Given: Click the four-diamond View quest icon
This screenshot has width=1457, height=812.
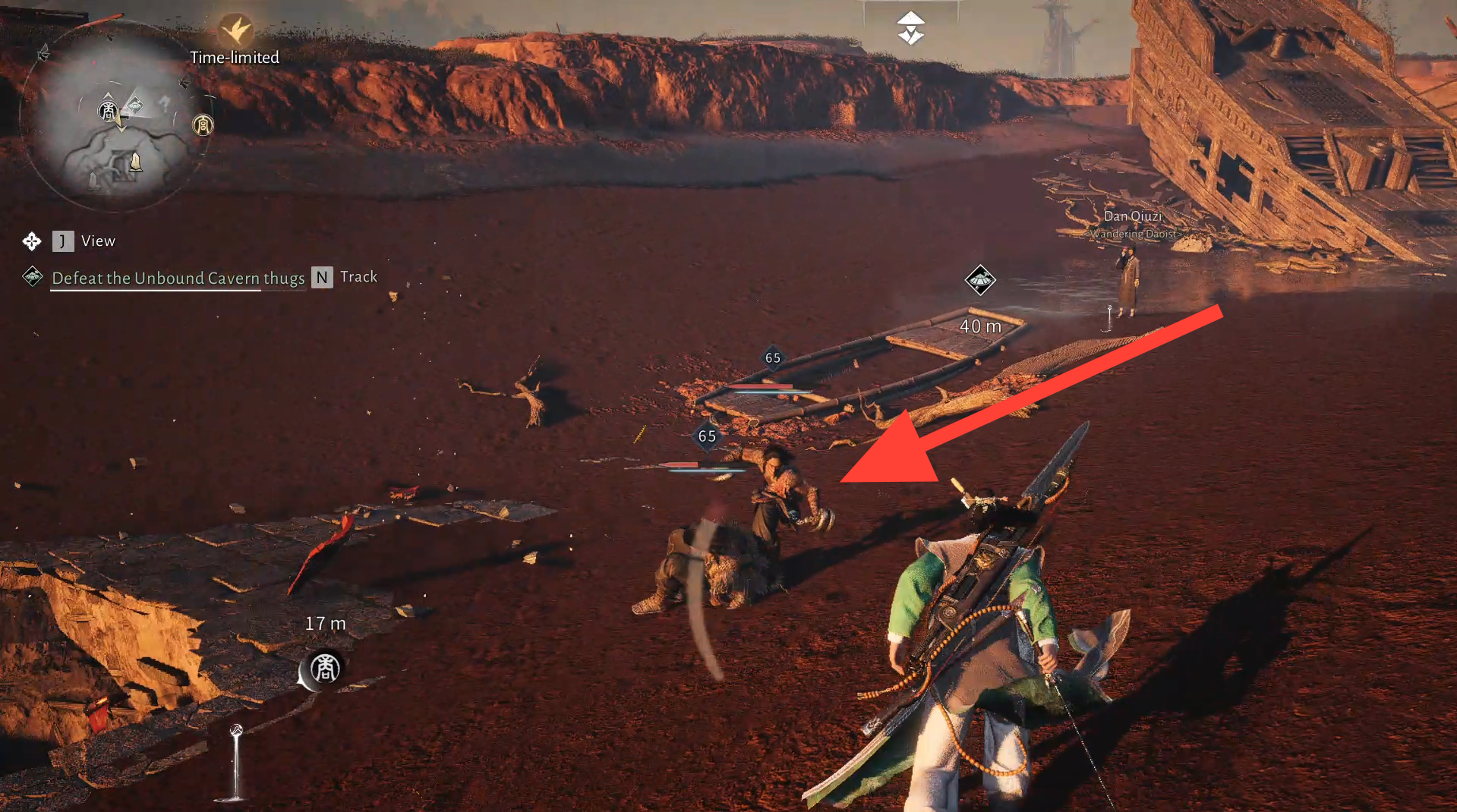Looking at the screenshot, I should point(32,241).
